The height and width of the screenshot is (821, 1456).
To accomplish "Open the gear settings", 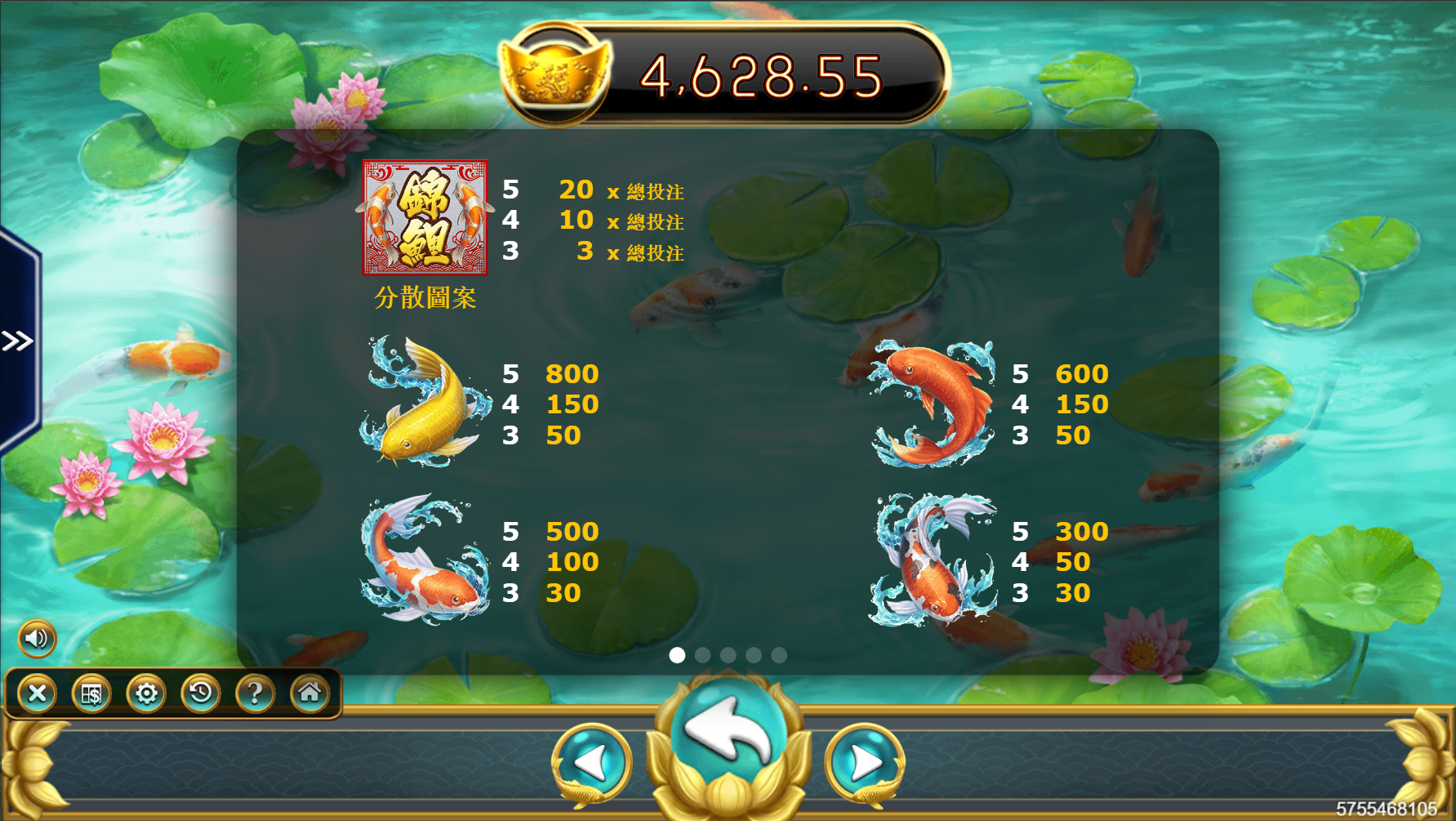I will click(x=146, y=694).
